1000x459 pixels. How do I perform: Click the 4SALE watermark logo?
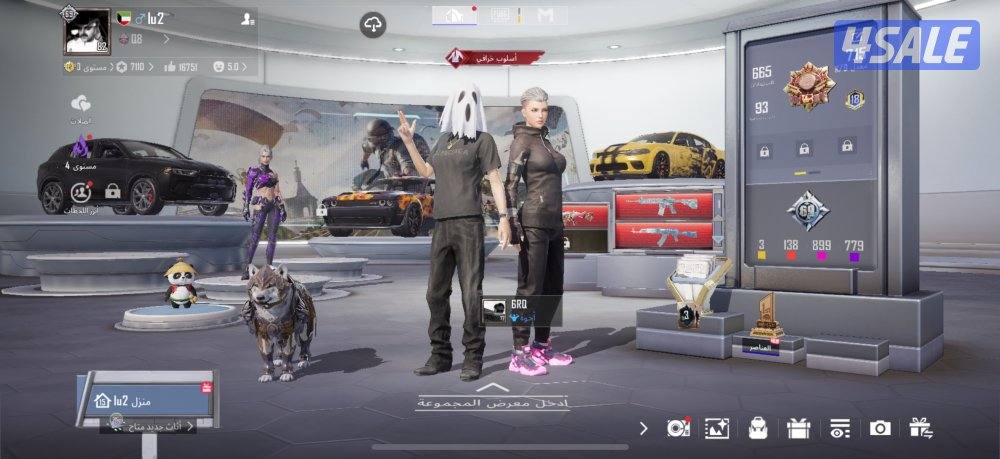tap(906, 45)
